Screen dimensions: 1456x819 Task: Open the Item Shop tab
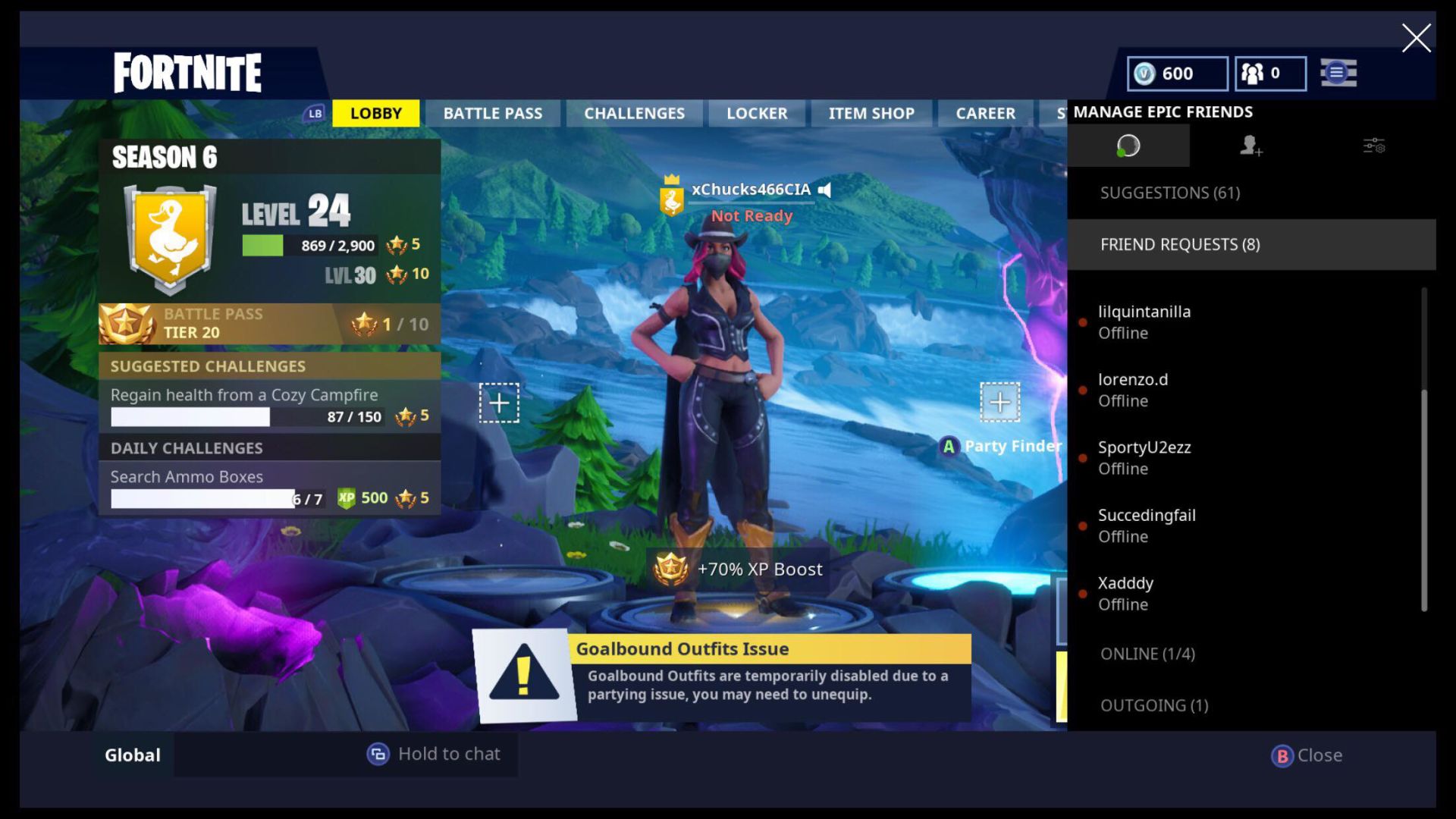point(871,114)
